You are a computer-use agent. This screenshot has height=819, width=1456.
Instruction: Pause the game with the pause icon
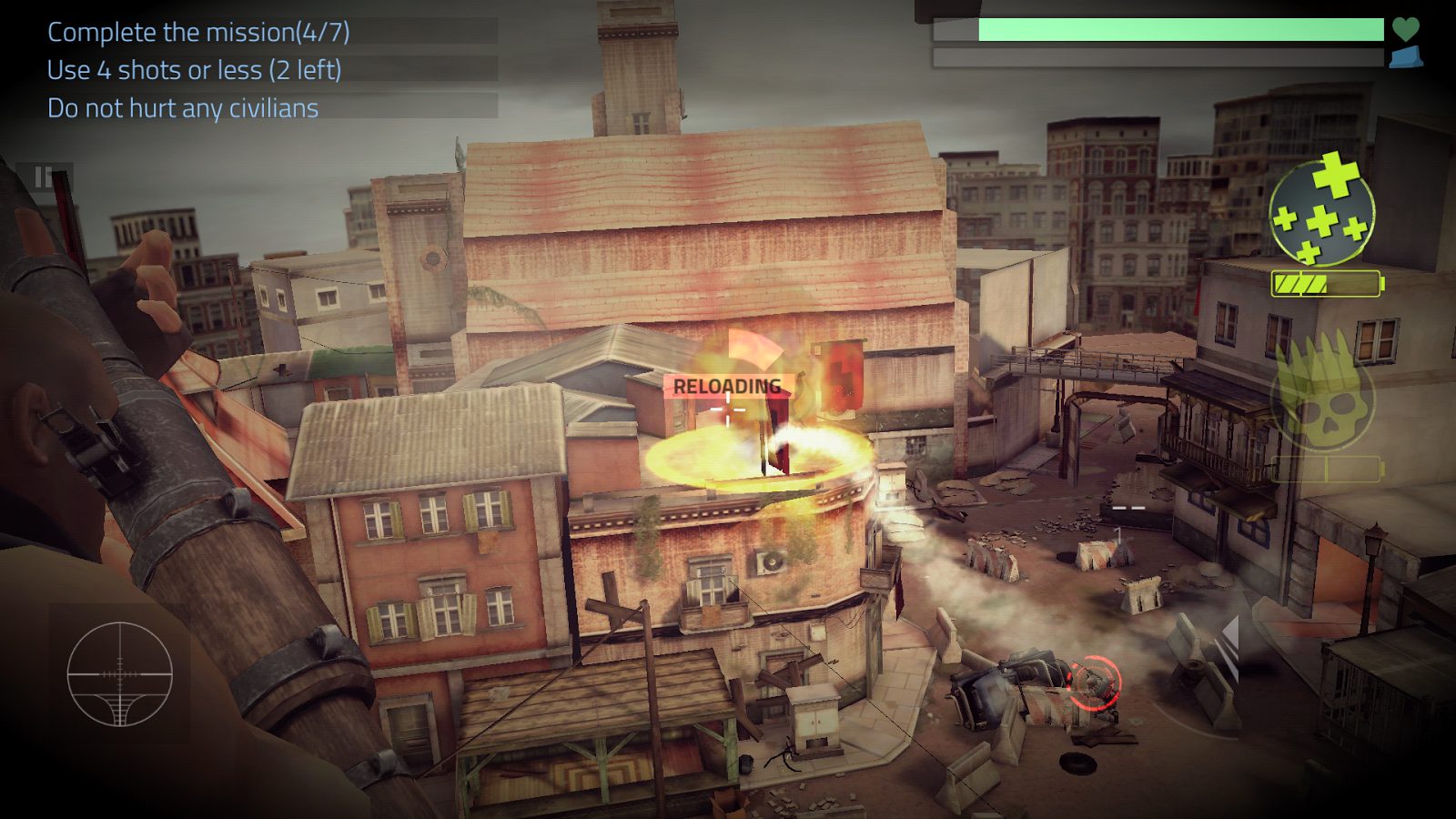point(43,177)
